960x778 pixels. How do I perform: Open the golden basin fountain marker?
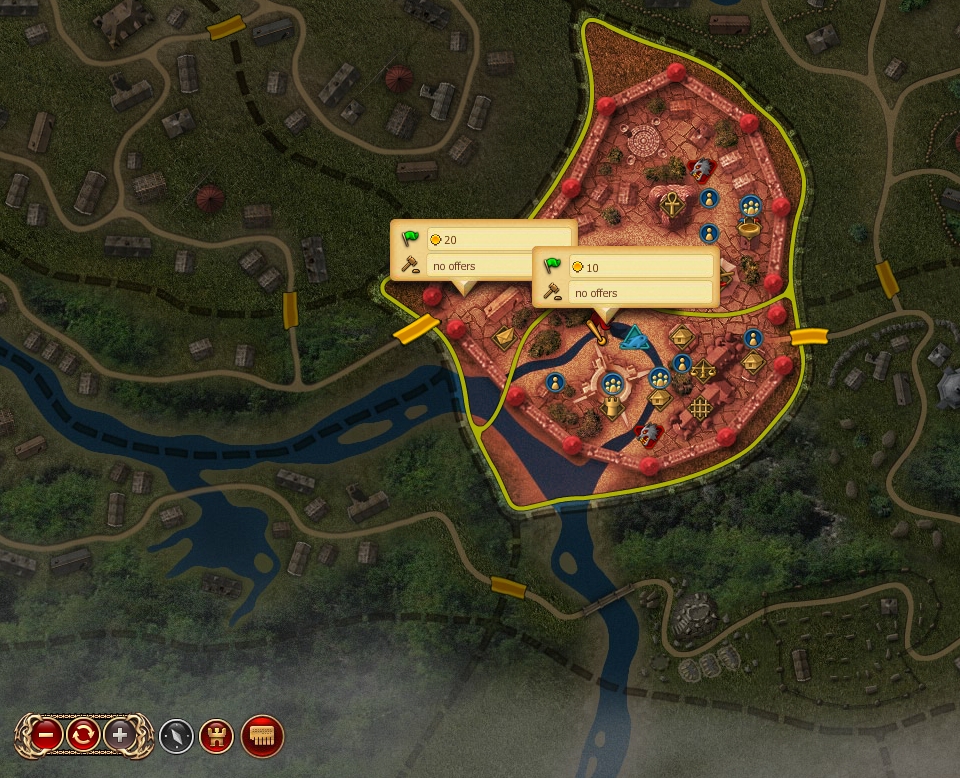[x=747, y=229]
